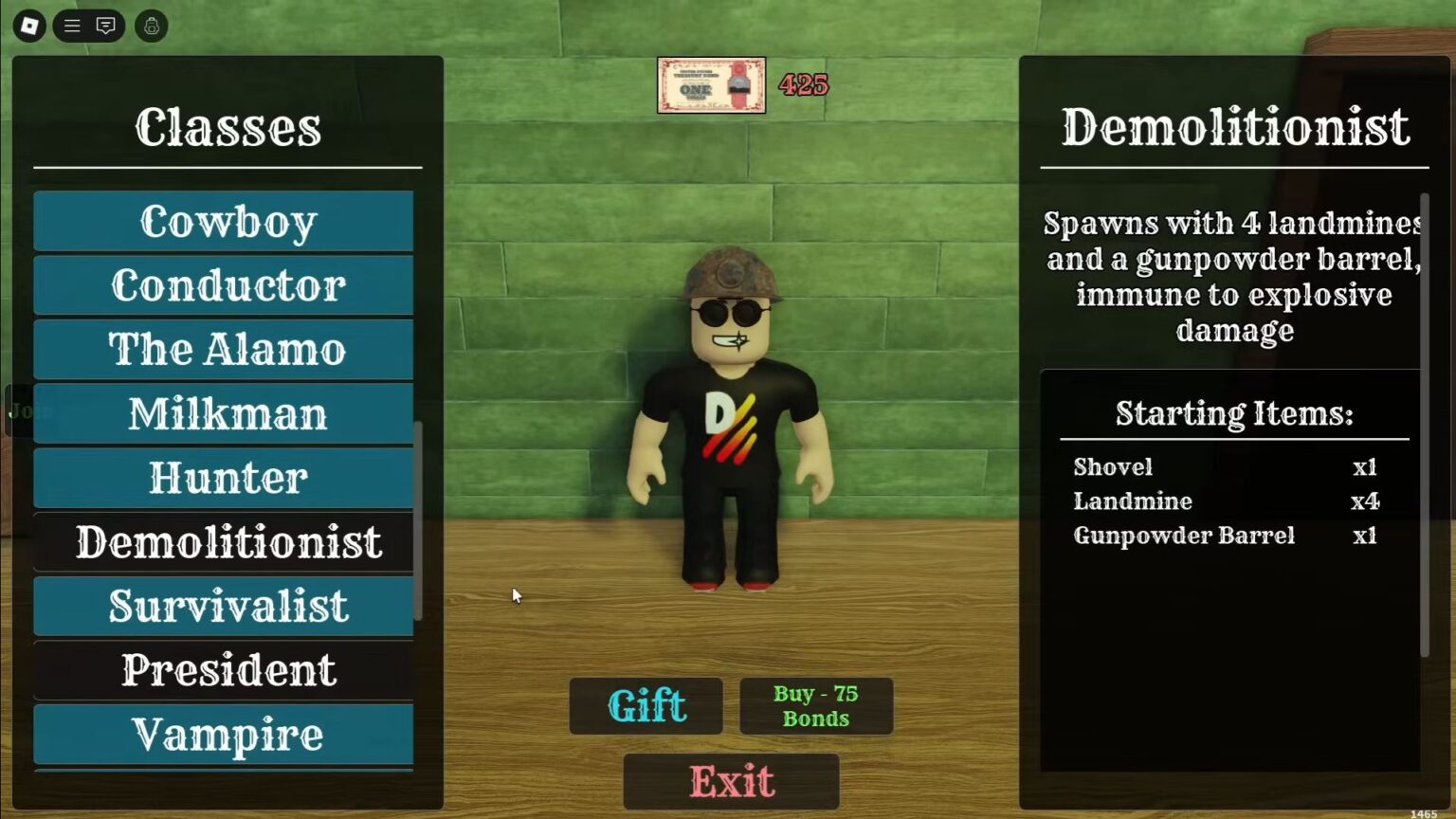1456x819 pixels.
Task: Open the Roblox menu logo
Action: click(x=27, y=26)
